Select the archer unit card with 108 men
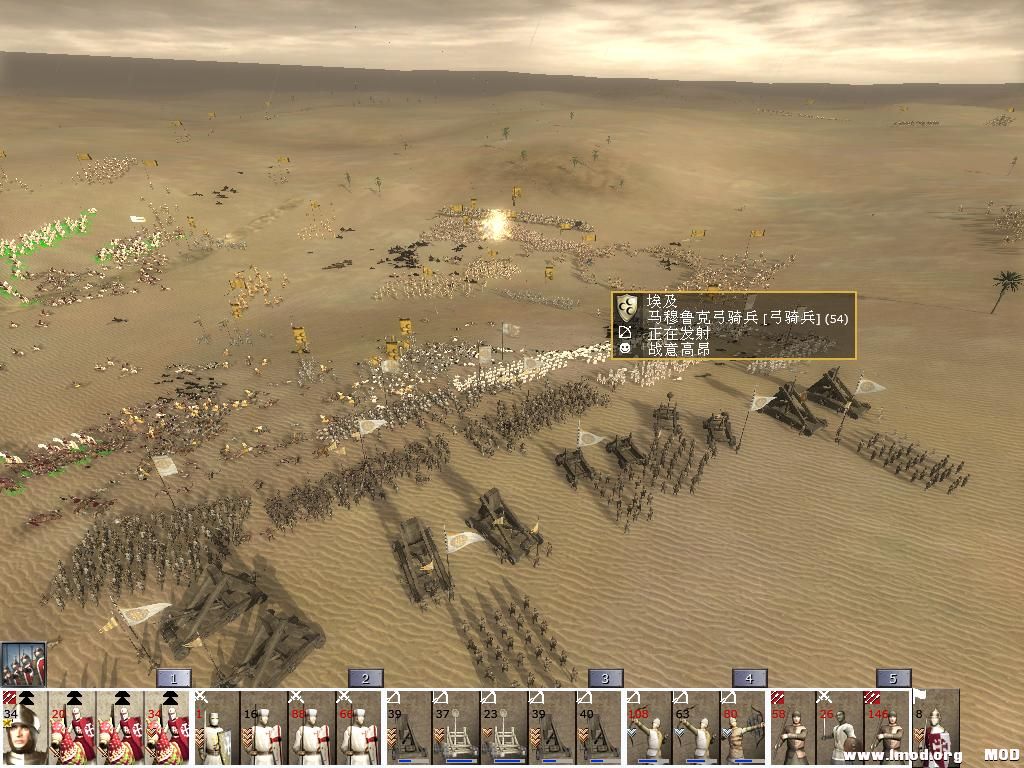 click(648, 728)
